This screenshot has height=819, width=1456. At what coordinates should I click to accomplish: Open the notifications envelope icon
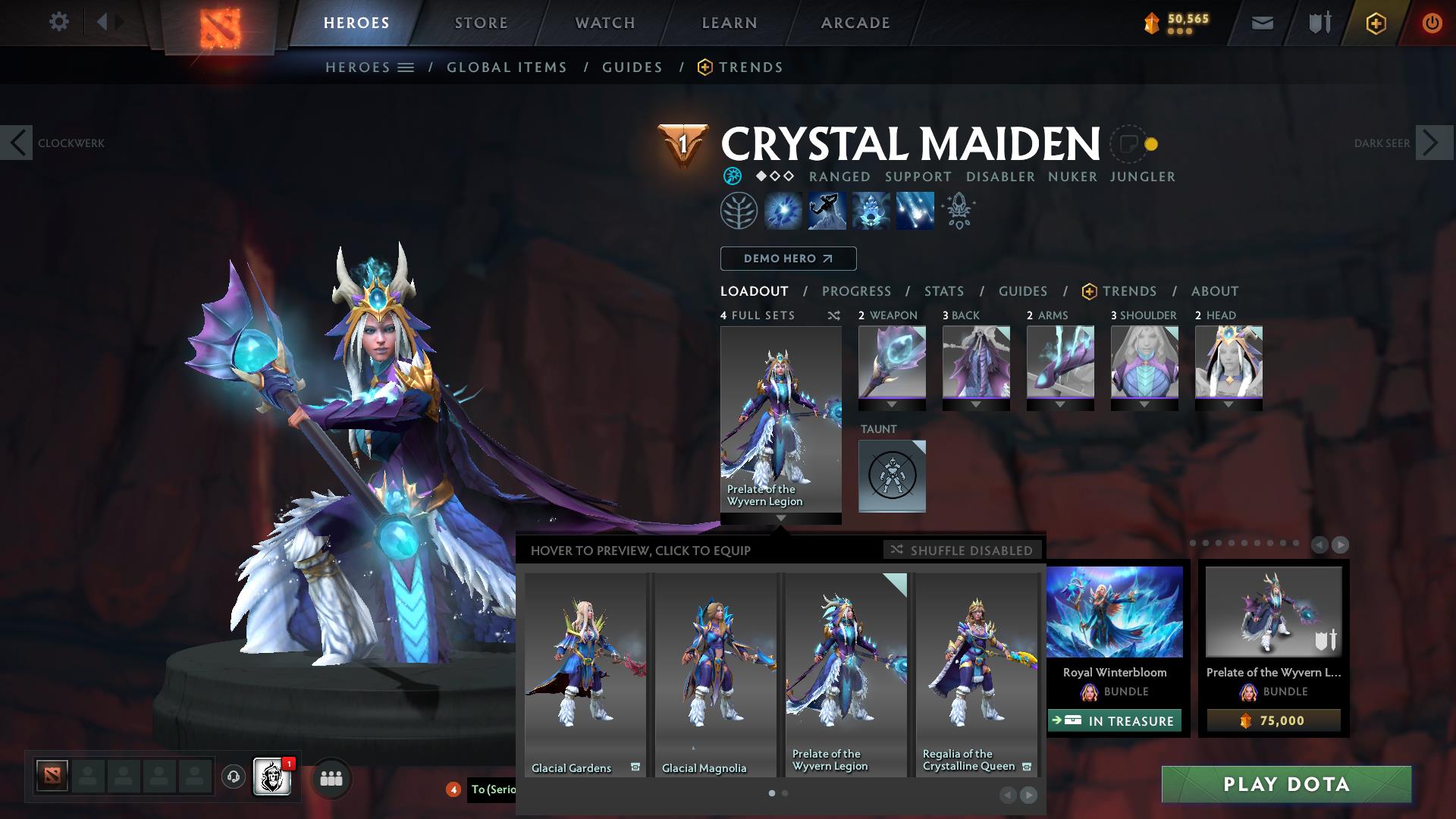1262,23
